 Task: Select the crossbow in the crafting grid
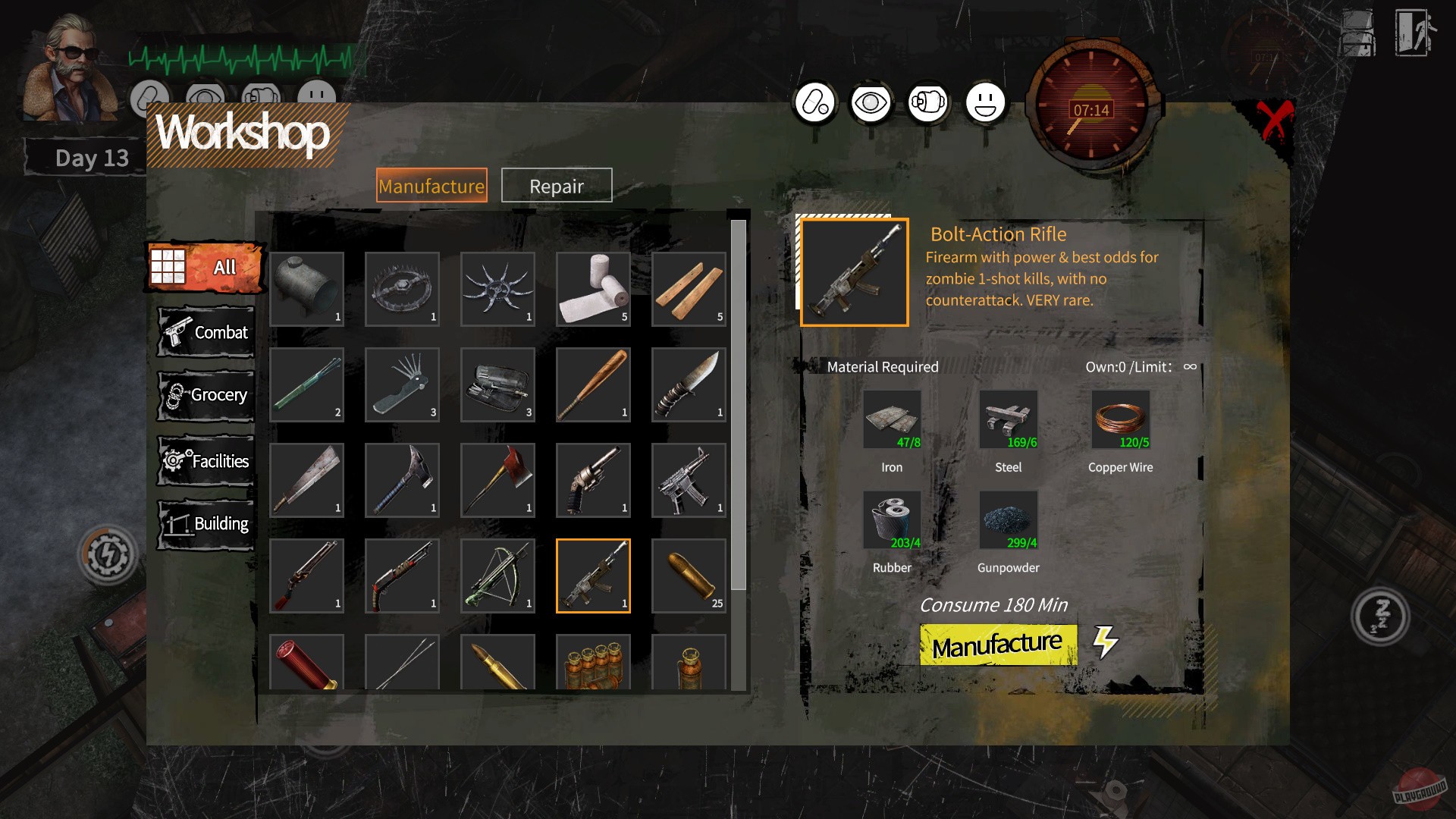497,576
